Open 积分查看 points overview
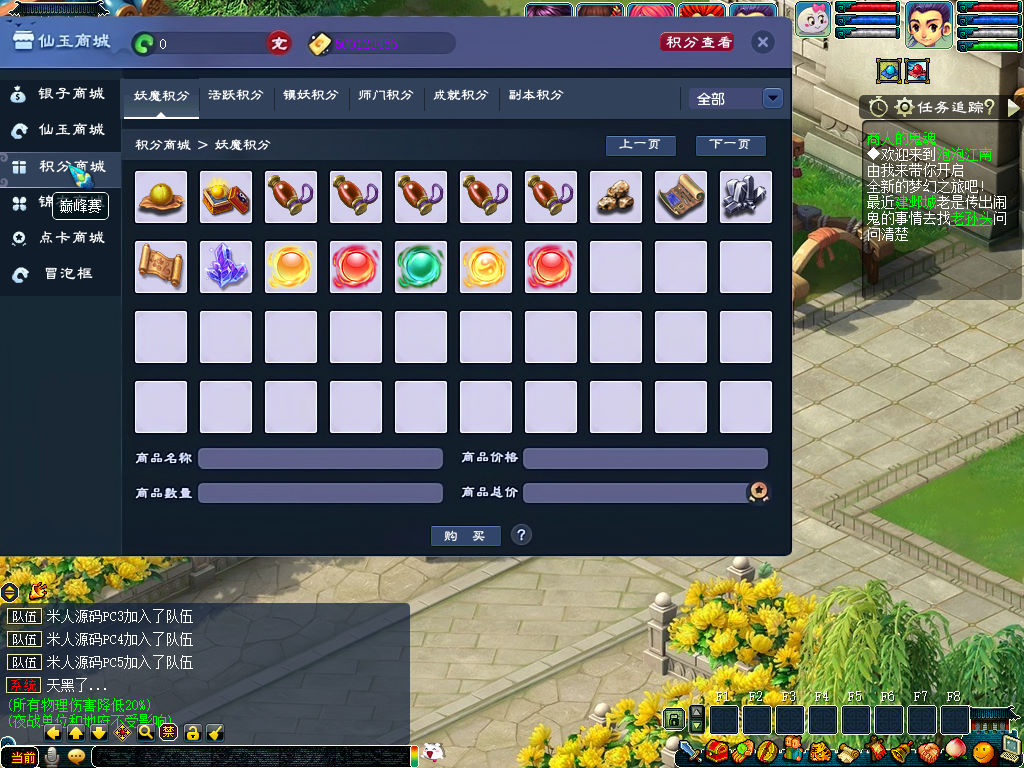Image resolution: width=1024 pixels, height=768 pixels. pos(697,42)
